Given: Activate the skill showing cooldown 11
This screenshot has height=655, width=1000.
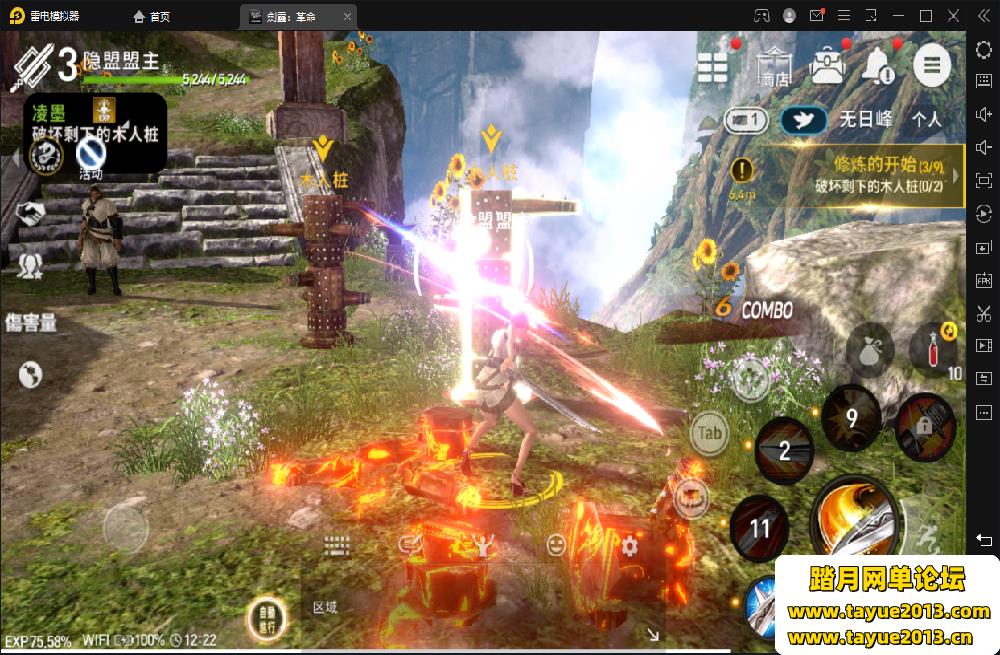Looking at the screenshot, I should [x=761, y=526].
